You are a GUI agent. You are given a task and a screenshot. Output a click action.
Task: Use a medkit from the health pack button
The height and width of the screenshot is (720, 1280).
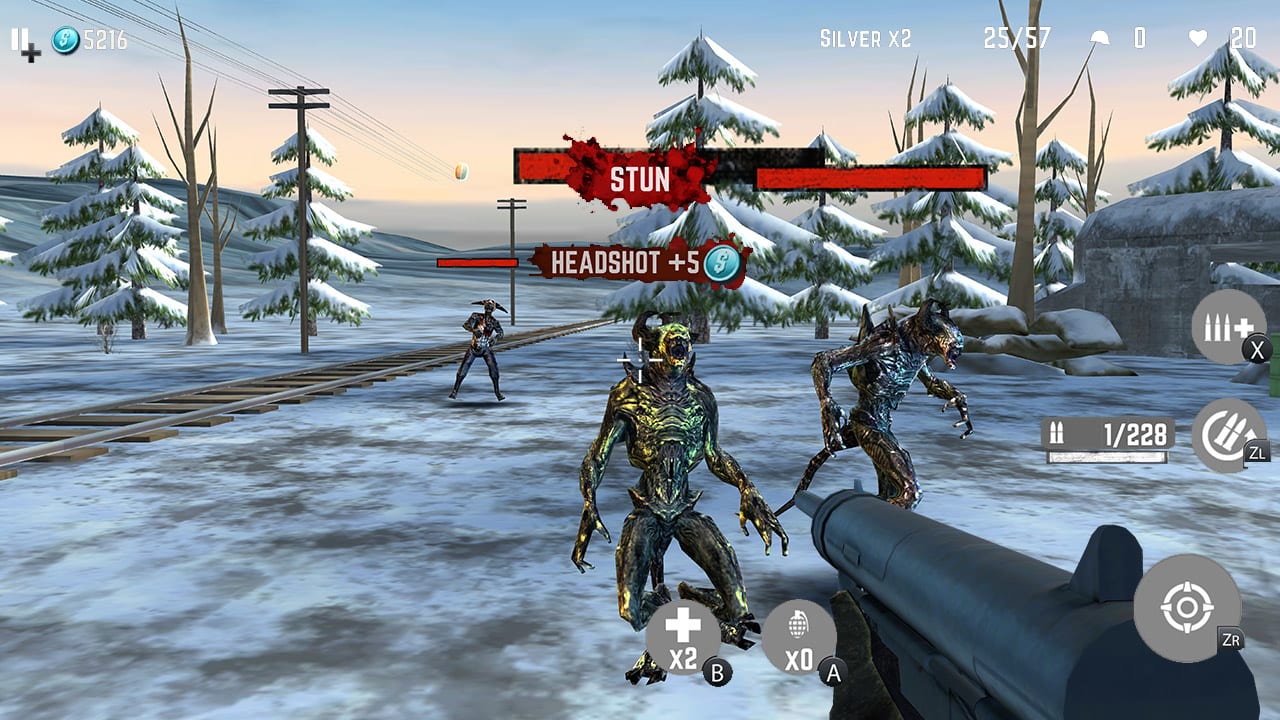pos(684,630)
